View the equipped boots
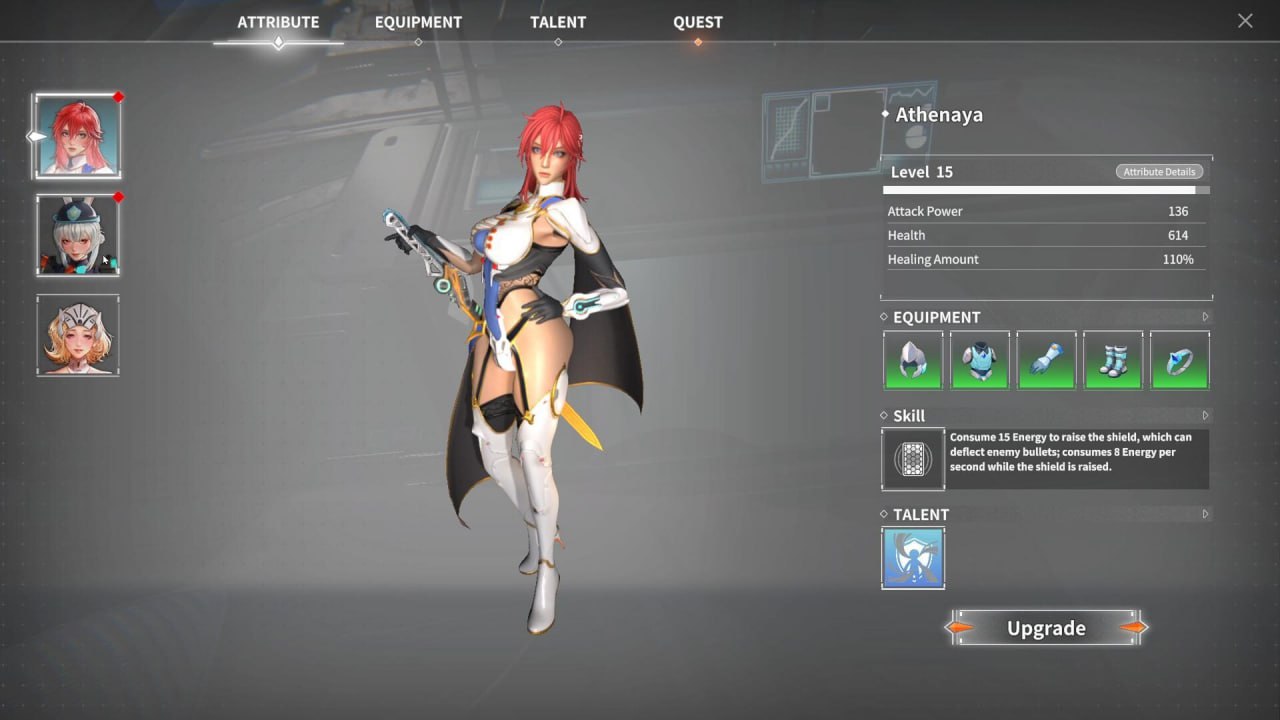 (1113, 360)
